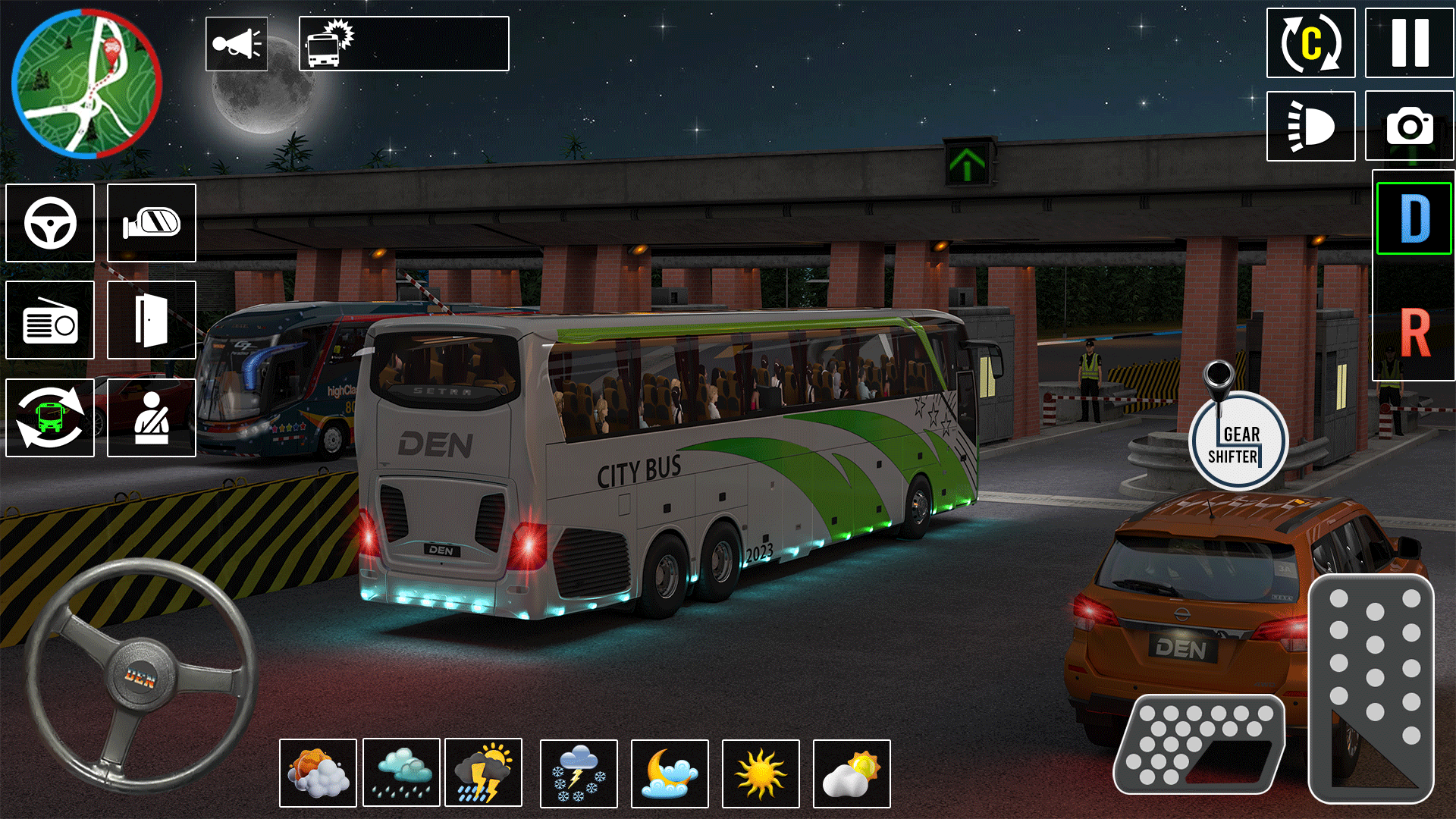Fasten the driver's seatbelt
1456x819 pixels.
pyautogui.click(x=151, y=417)
